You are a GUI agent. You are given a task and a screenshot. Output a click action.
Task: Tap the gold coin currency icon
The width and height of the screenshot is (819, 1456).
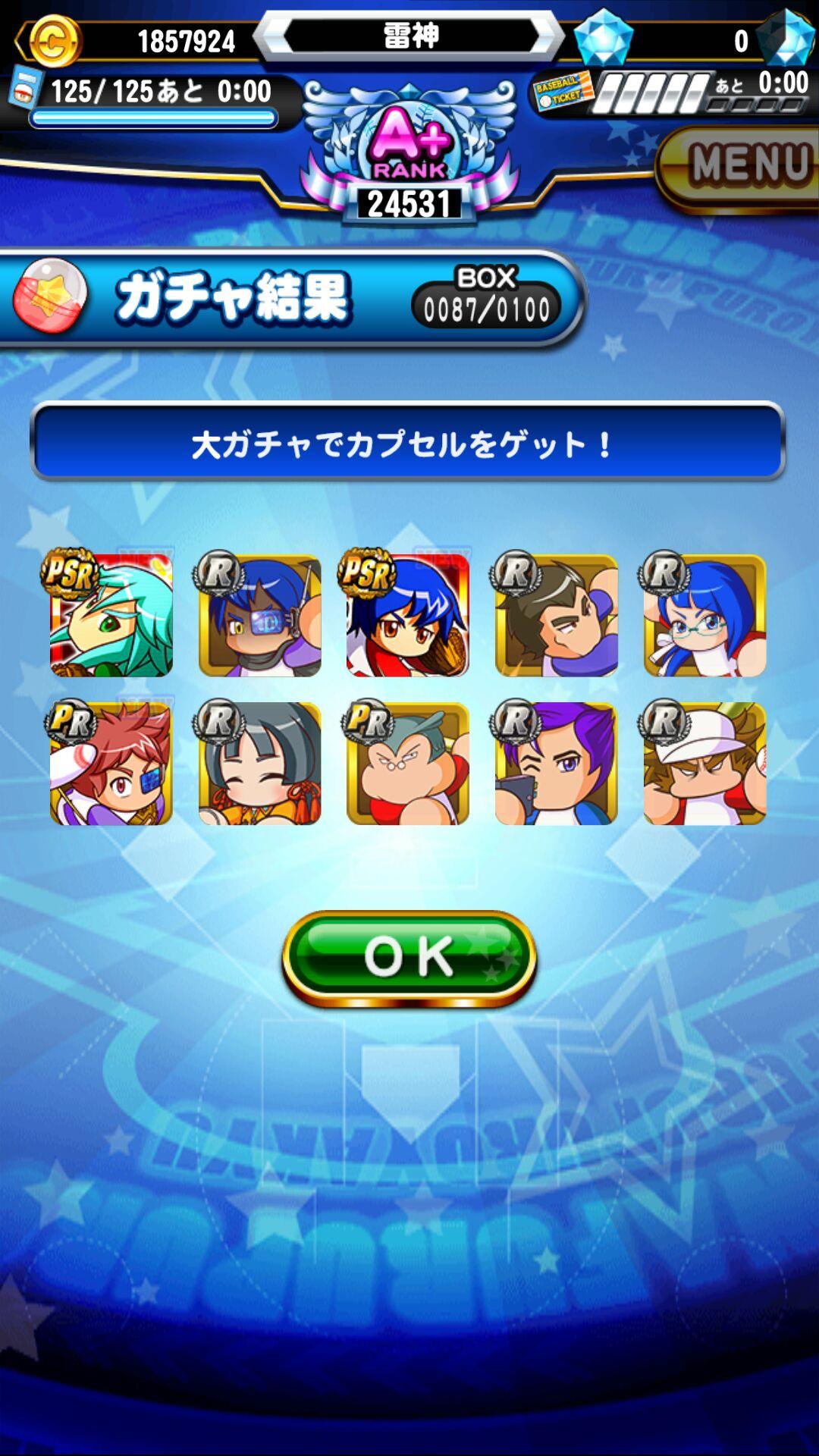pyautogui.click(x=53, y=41)
